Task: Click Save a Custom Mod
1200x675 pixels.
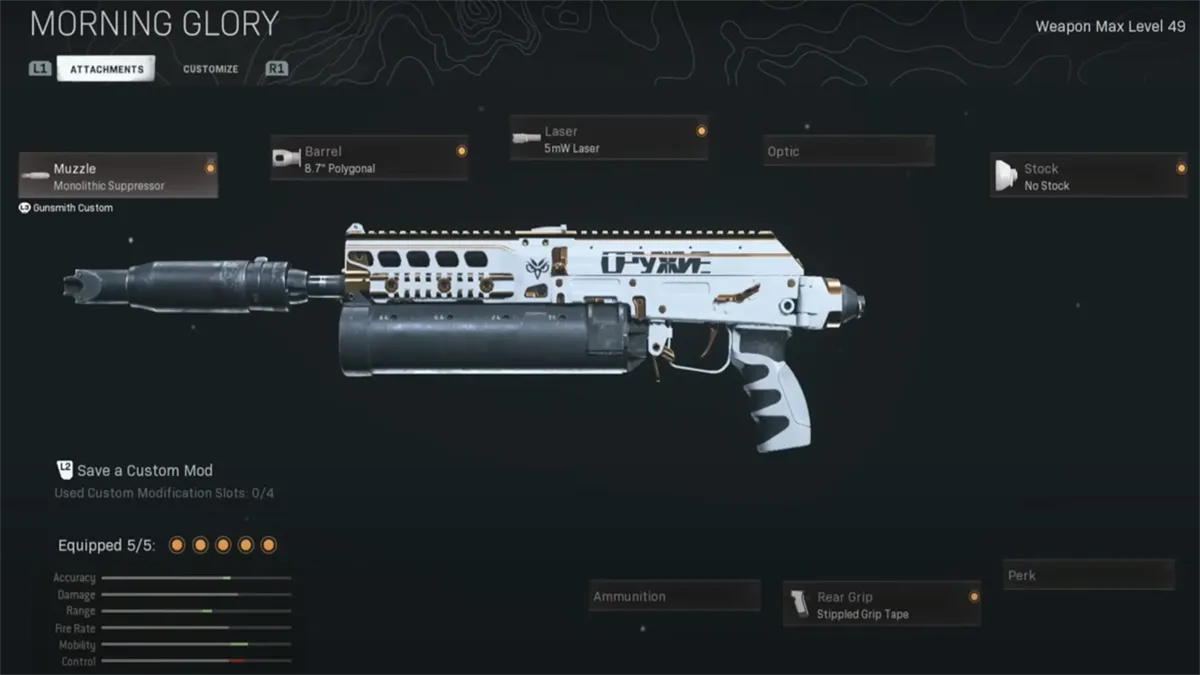Action: pos(145,470)
